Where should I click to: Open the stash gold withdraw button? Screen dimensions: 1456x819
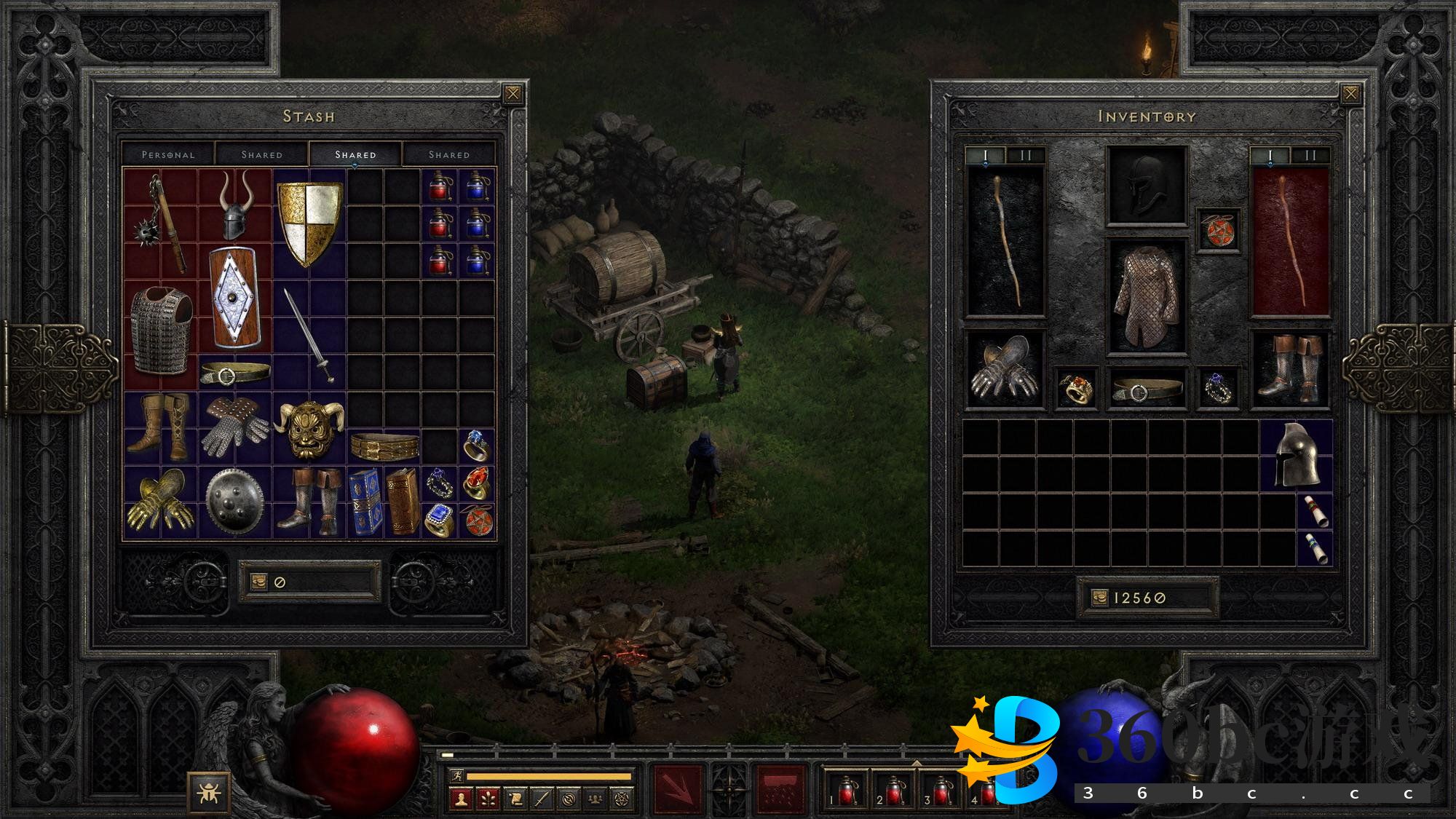[x=259, y=582]
